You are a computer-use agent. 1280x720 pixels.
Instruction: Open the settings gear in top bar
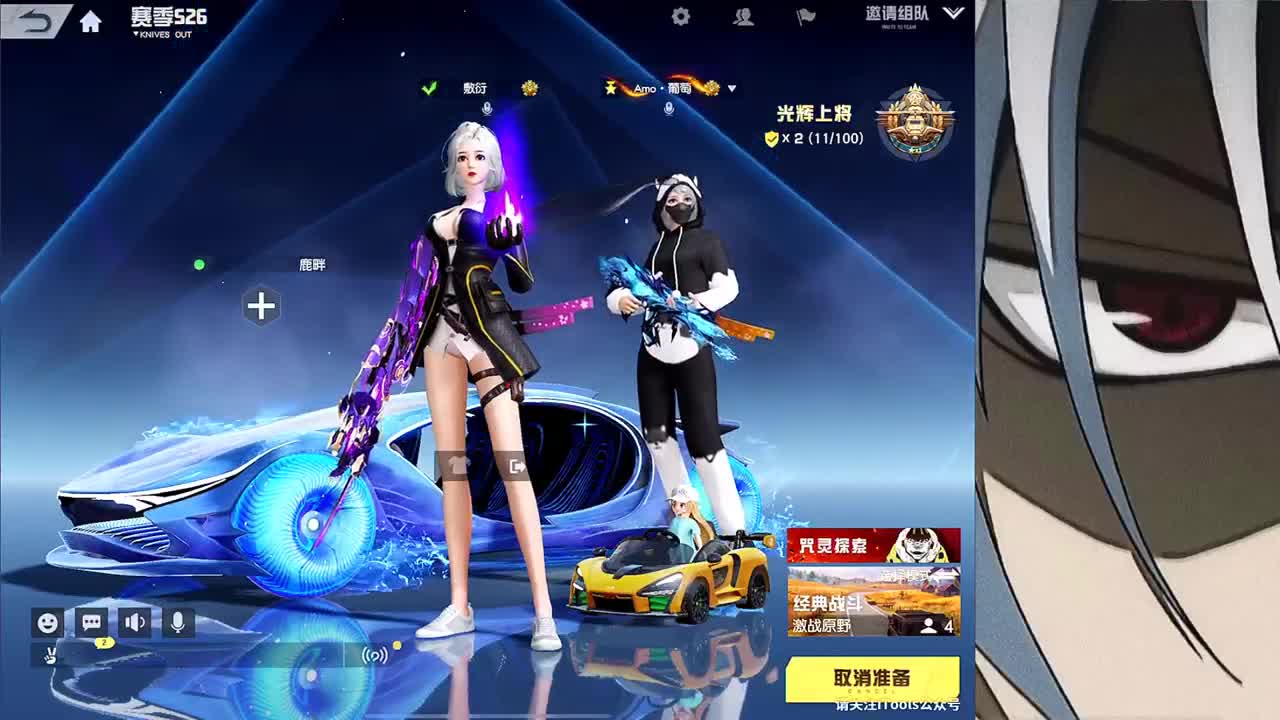pyautogui.click(x=680, y=17)
